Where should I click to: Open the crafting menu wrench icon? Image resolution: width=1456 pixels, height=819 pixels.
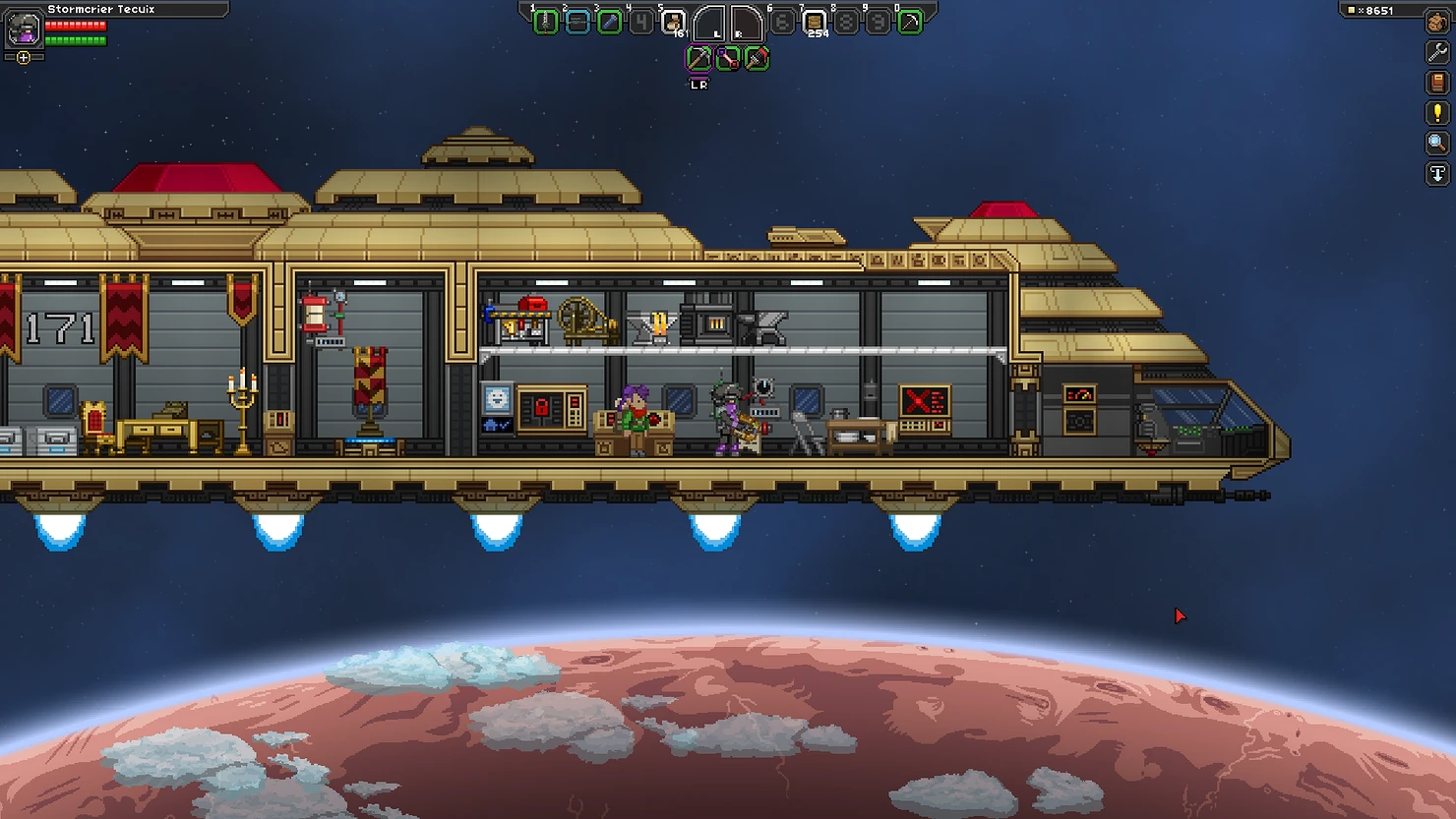(1437, 52)
